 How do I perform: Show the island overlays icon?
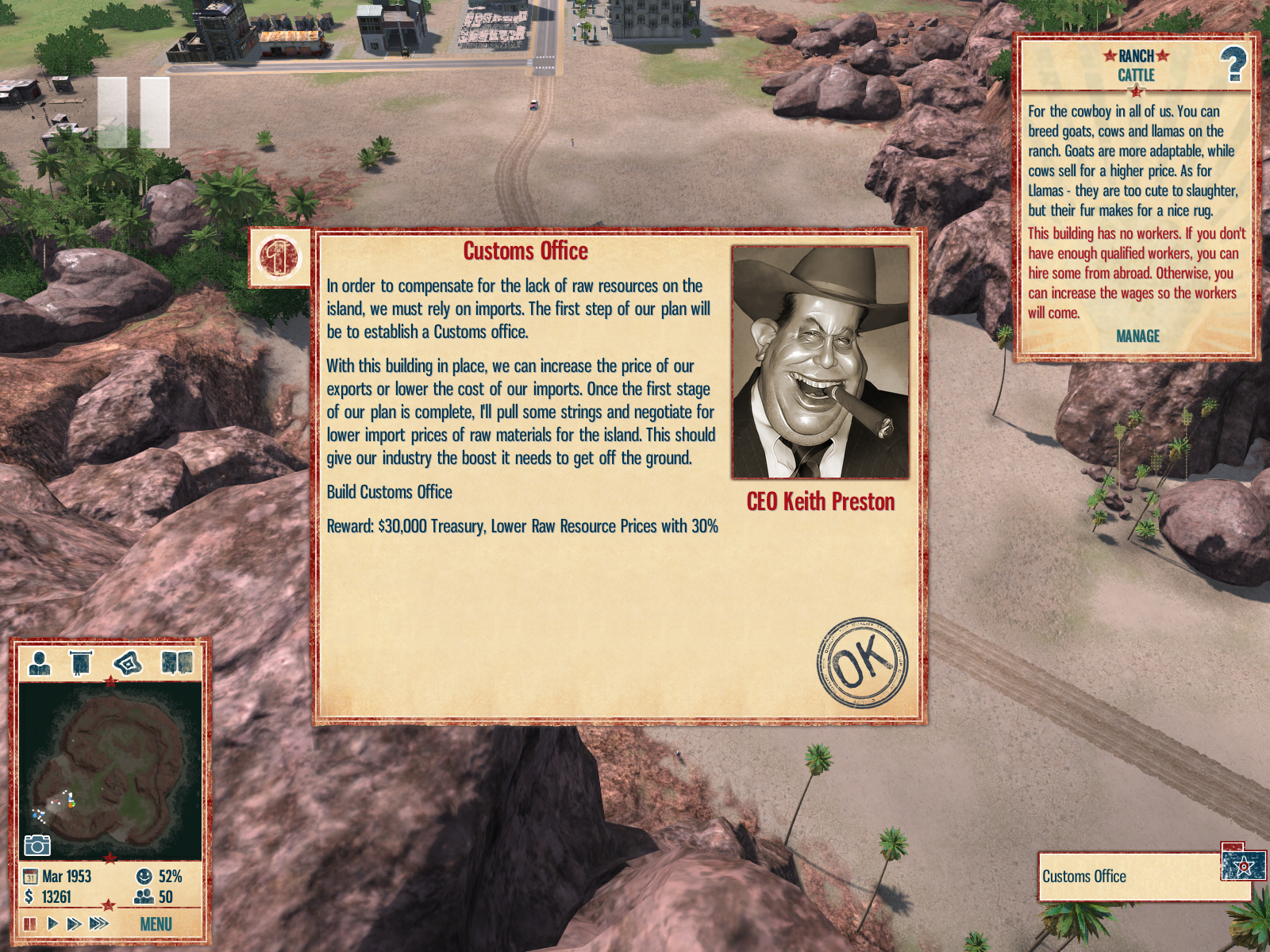[x=128, y=662]
